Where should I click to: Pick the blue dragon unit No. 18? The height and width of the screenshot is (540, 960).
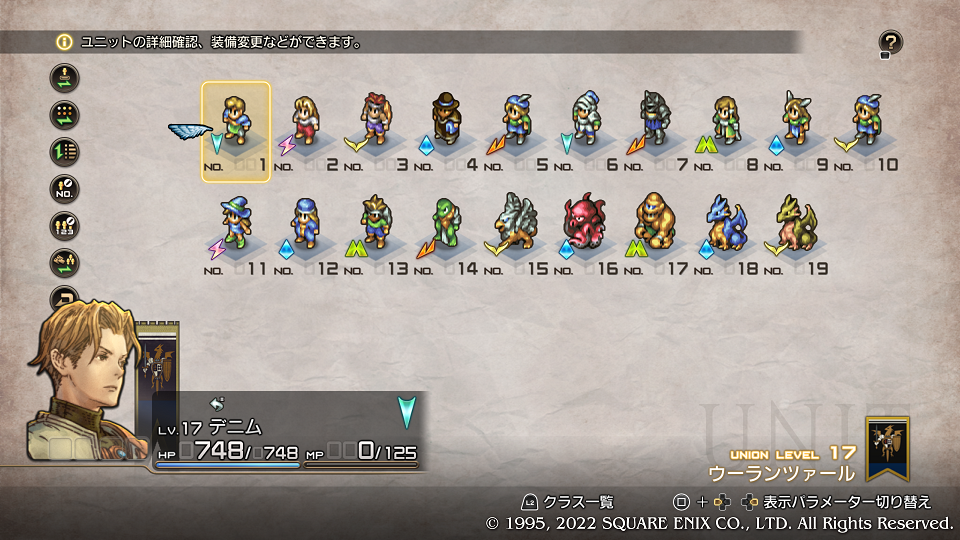coord(725,225)
